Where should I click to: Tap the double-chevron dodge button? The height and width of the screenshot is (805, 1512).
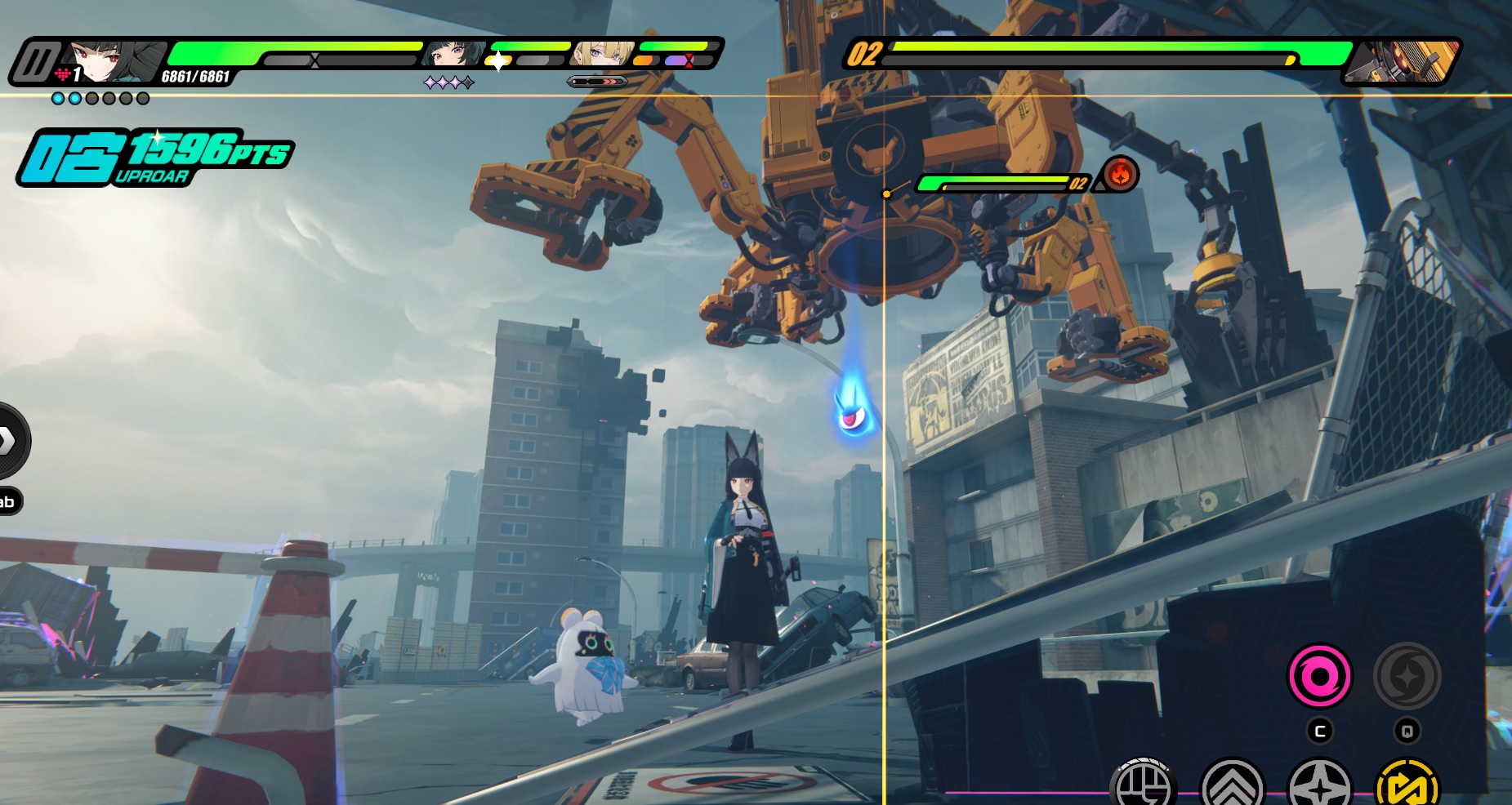coord(1232,787)
